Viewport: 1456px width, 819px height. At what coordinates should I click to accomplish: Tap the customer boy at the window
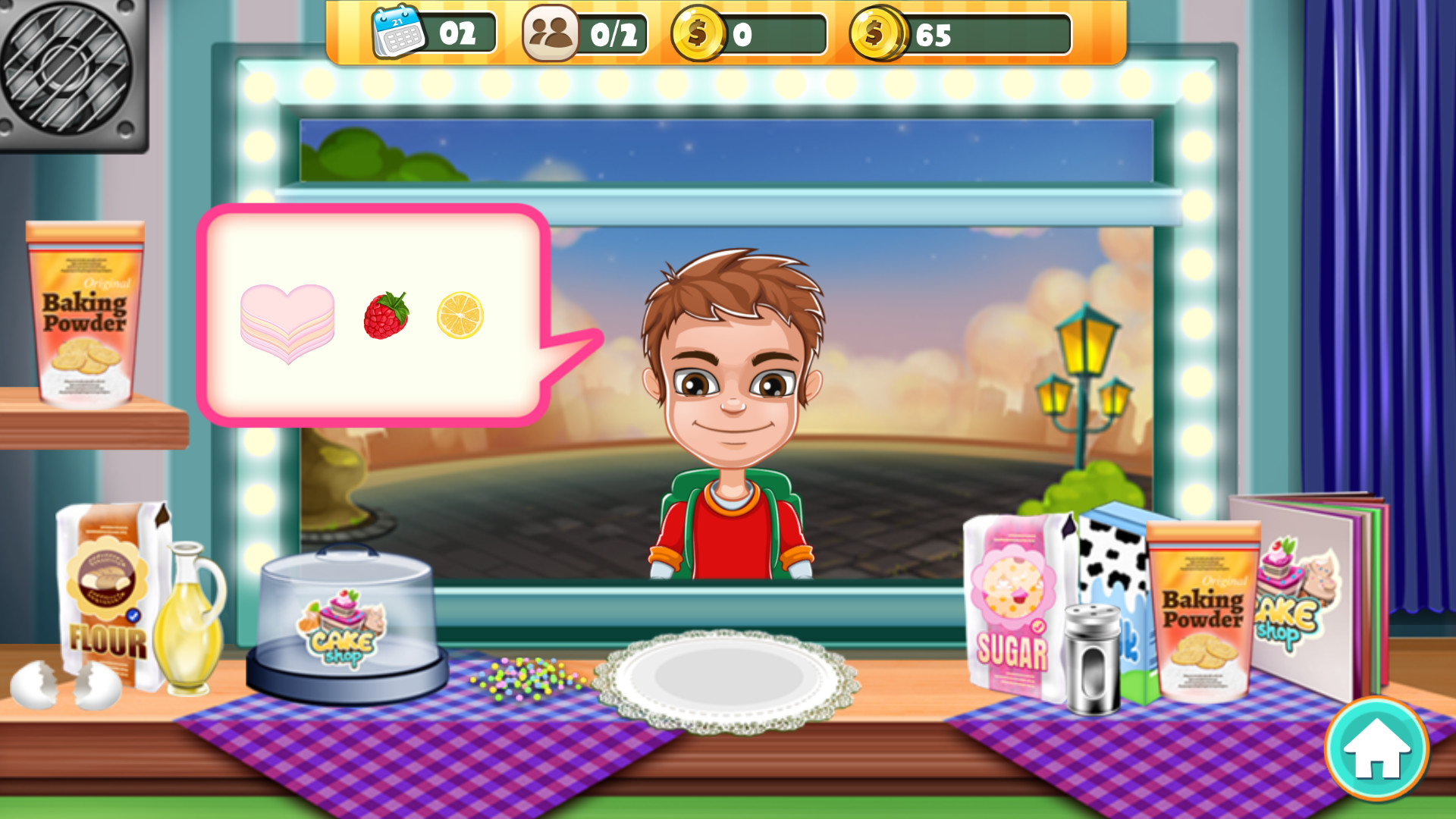click(x=732, y=379)
